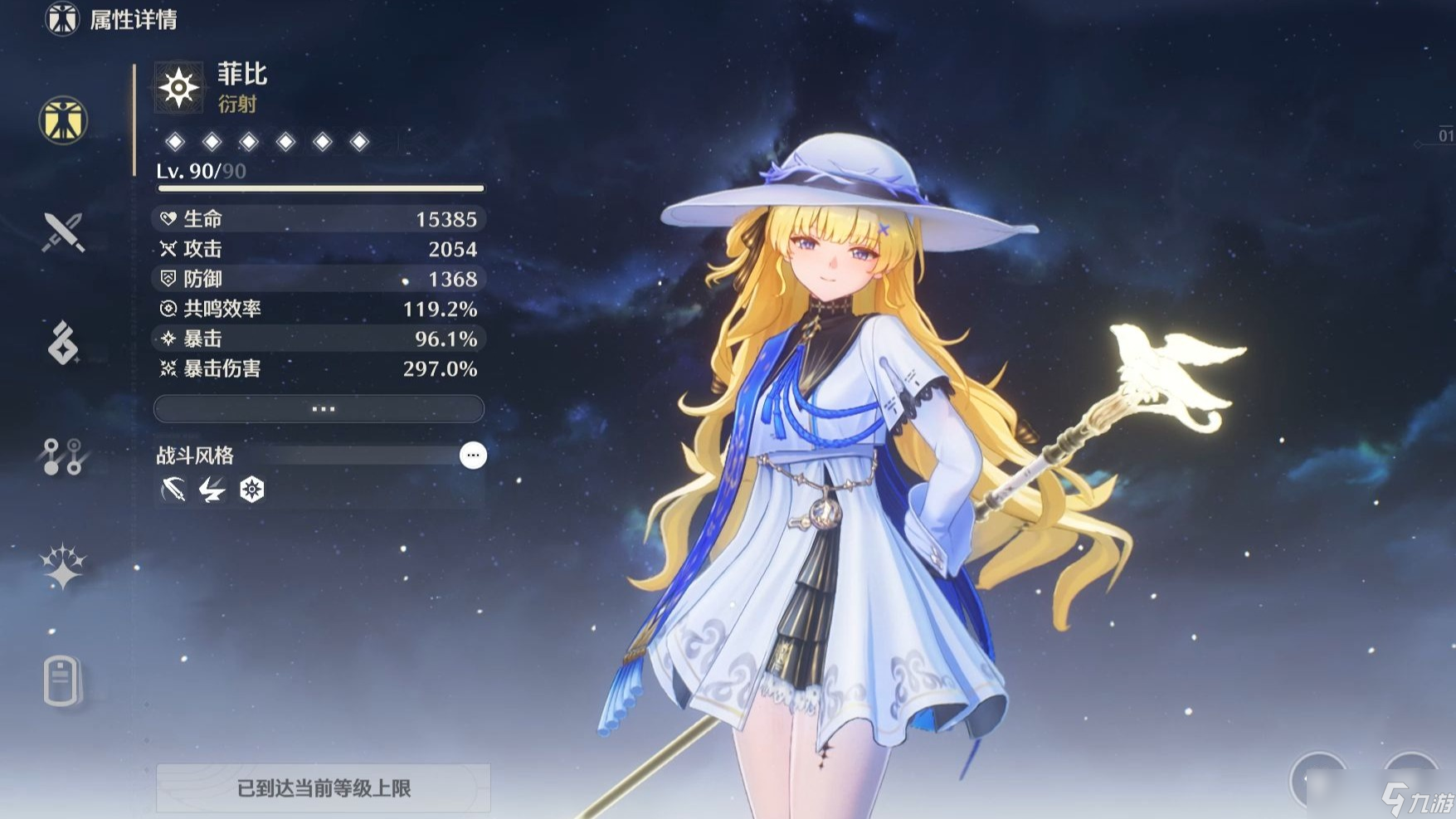Open the character profile file tab
The width and height of the screenshot is (1456, 819).
pyautogui.click(x=63, y=681)
